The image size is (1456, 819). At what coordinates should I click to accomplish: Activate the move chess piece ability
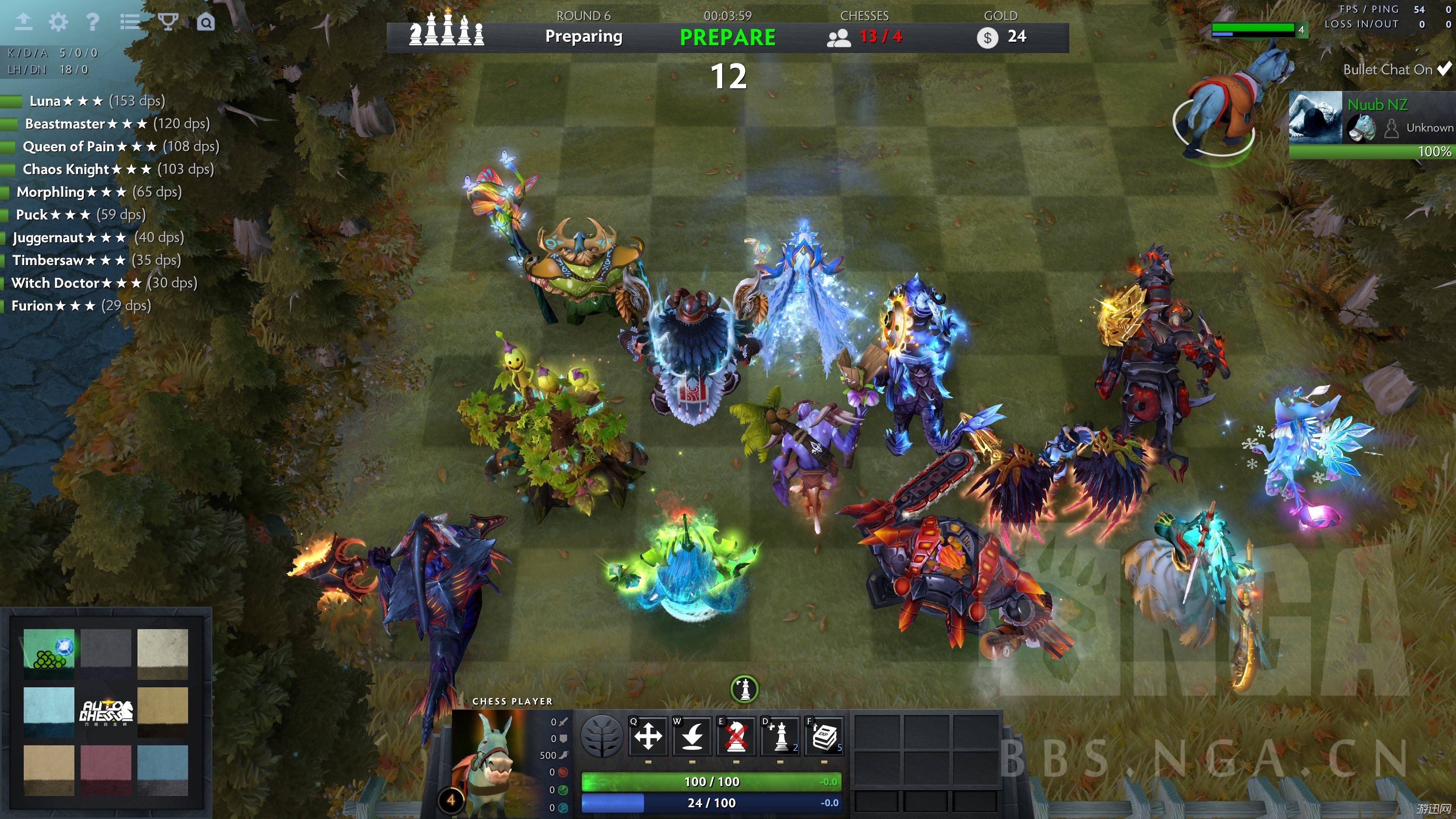coord(648,736)
